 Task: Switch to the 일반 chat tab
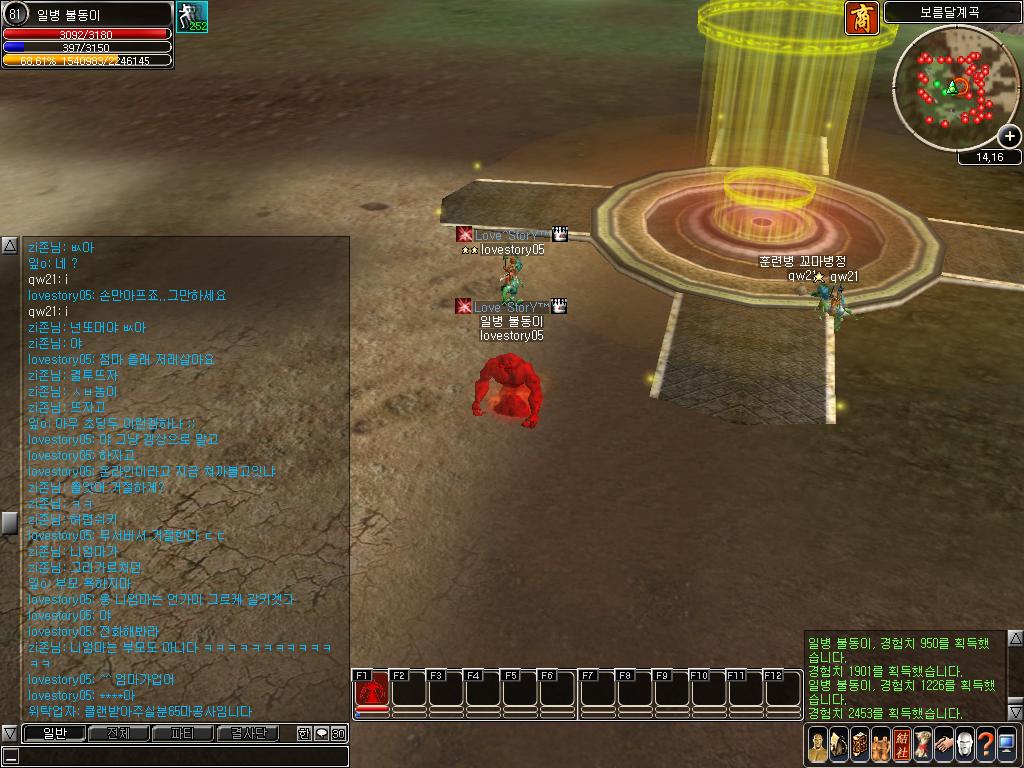pyautogui.click(x=54, y=733)
